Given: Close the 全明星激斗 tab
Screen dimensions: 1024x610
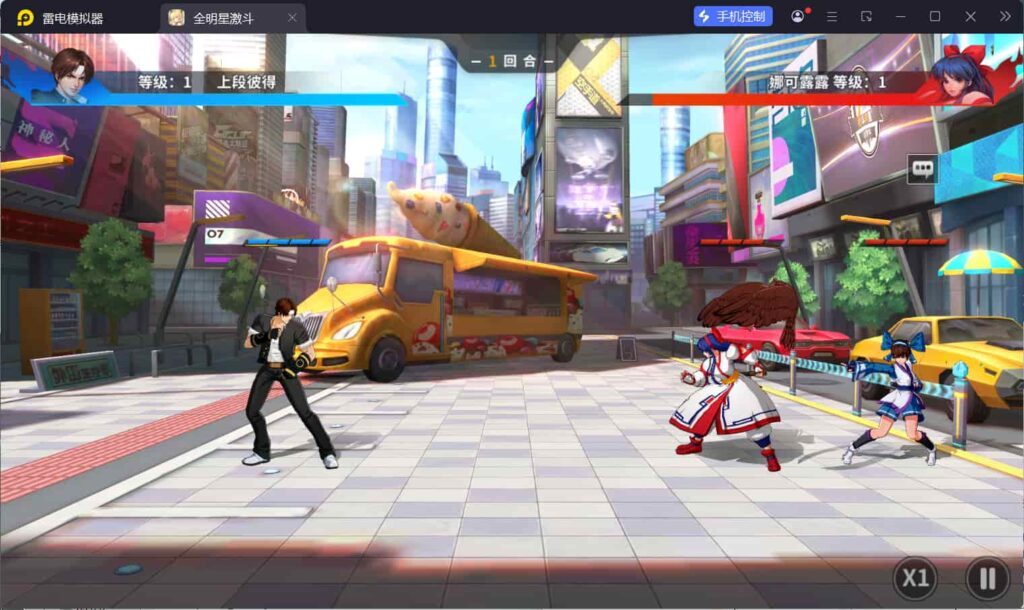Looking at the screenshot, I should coord(292,18).
